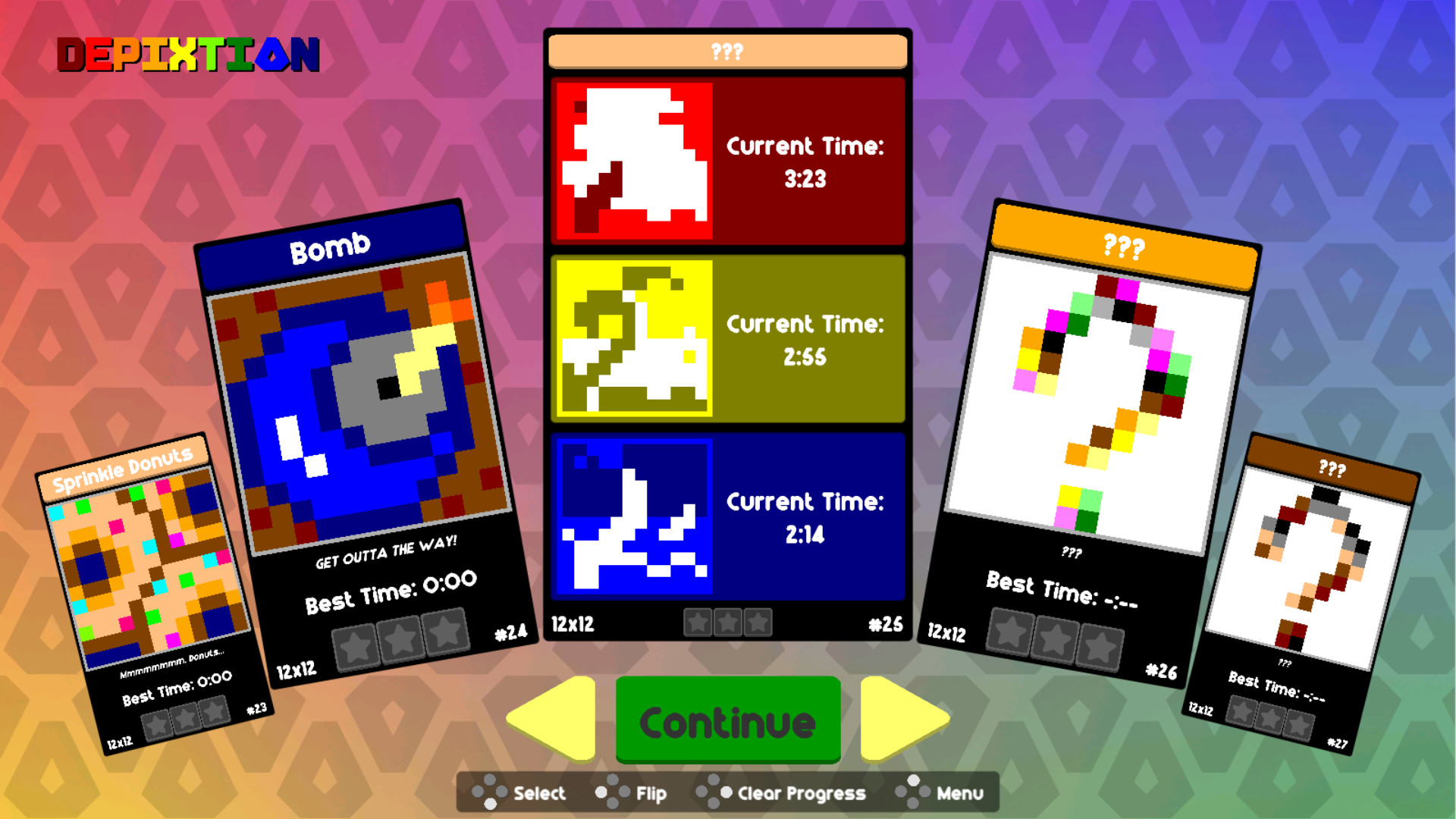Image resolution: width=1456 pixels, height=819 pixels.
Task: Click the Select prompt label
Action: [537, 793]
